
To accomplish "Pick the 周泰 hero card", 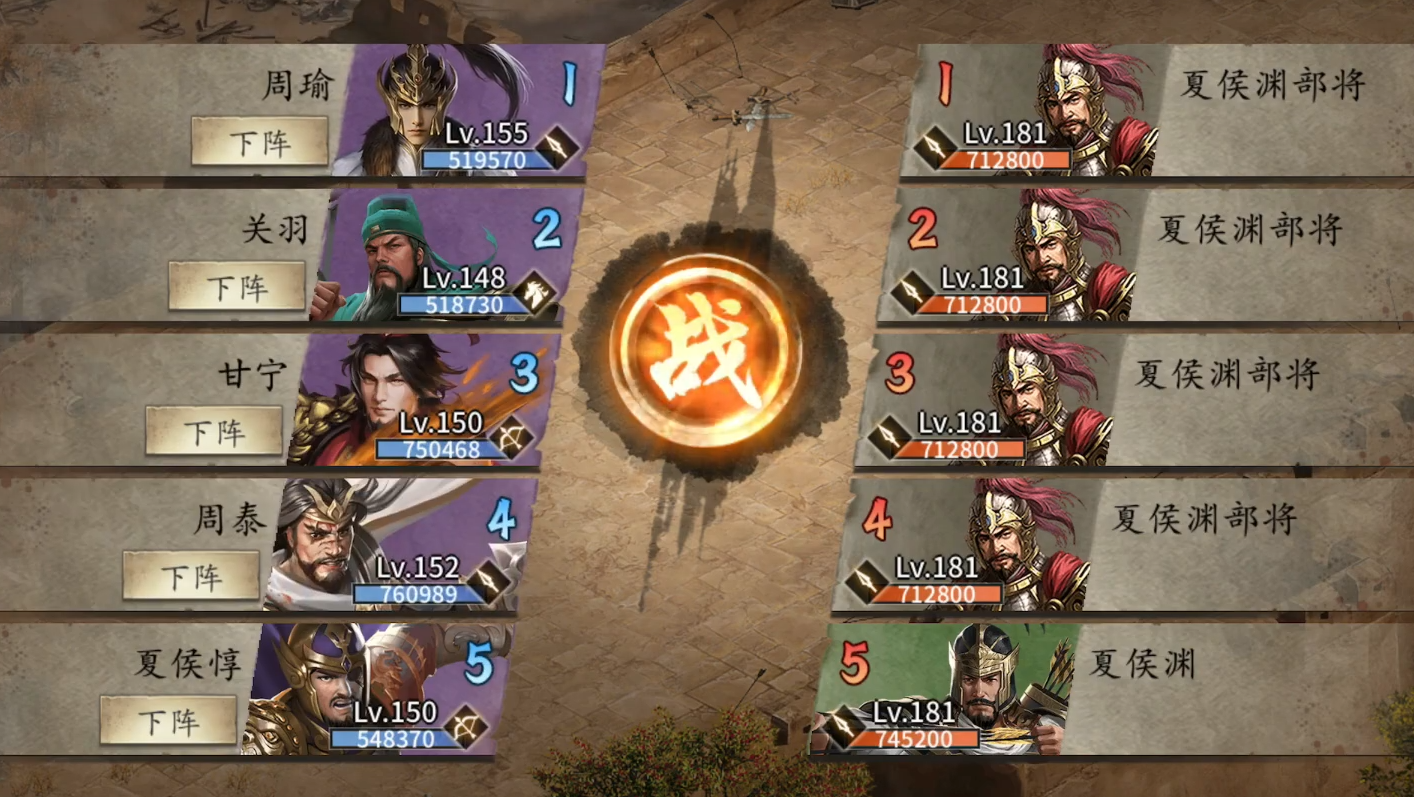I will [395, 545].
